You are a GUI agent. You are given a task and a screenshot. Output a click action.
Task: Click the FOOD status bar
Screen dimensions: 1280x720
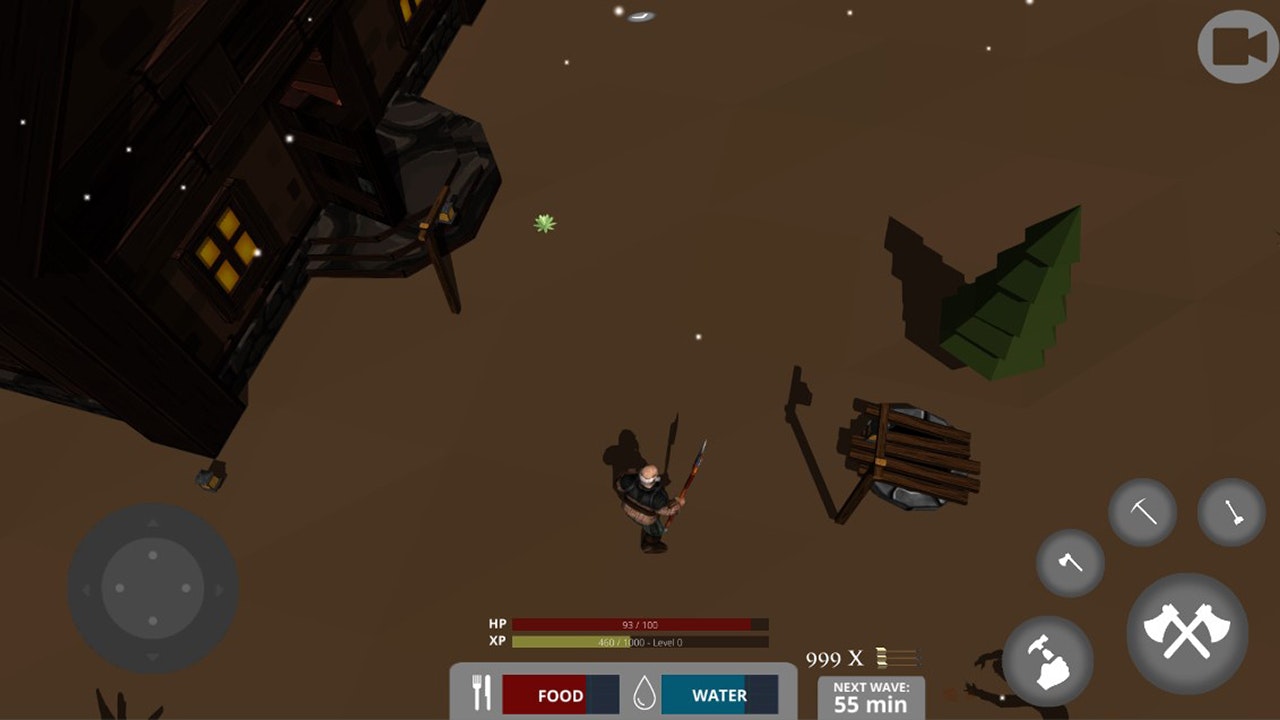tap(560, 695)
